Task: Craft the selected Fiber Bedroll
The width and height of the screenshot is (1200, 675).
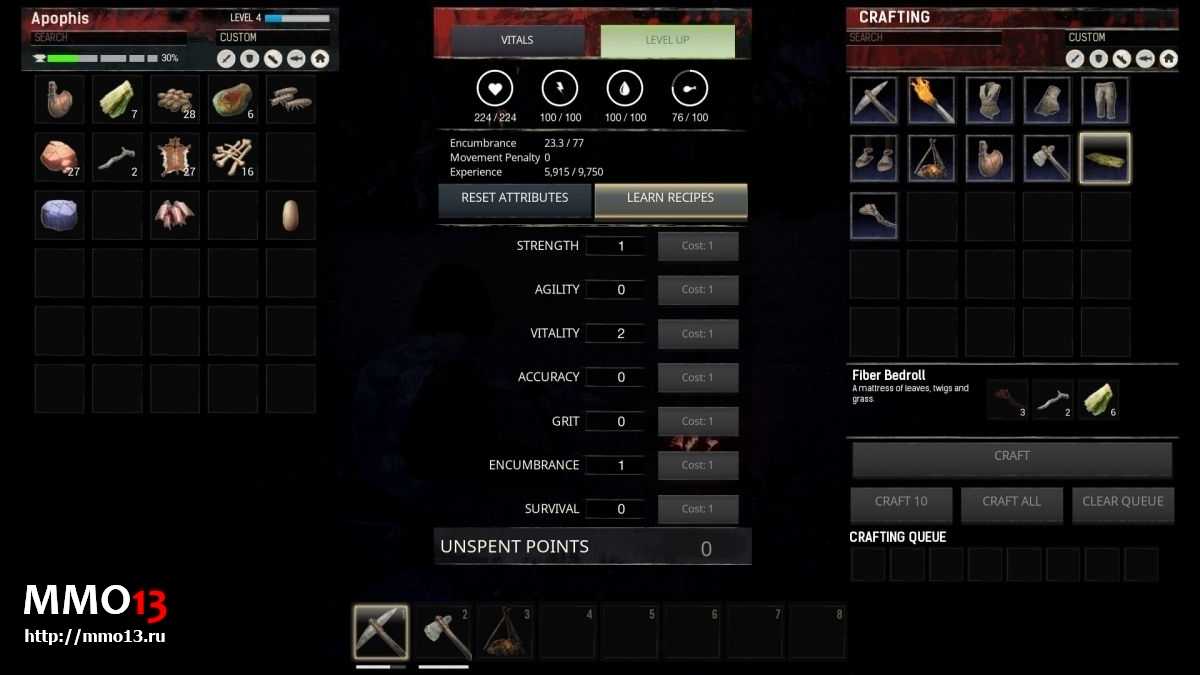Action: (x=1011, y=457)
